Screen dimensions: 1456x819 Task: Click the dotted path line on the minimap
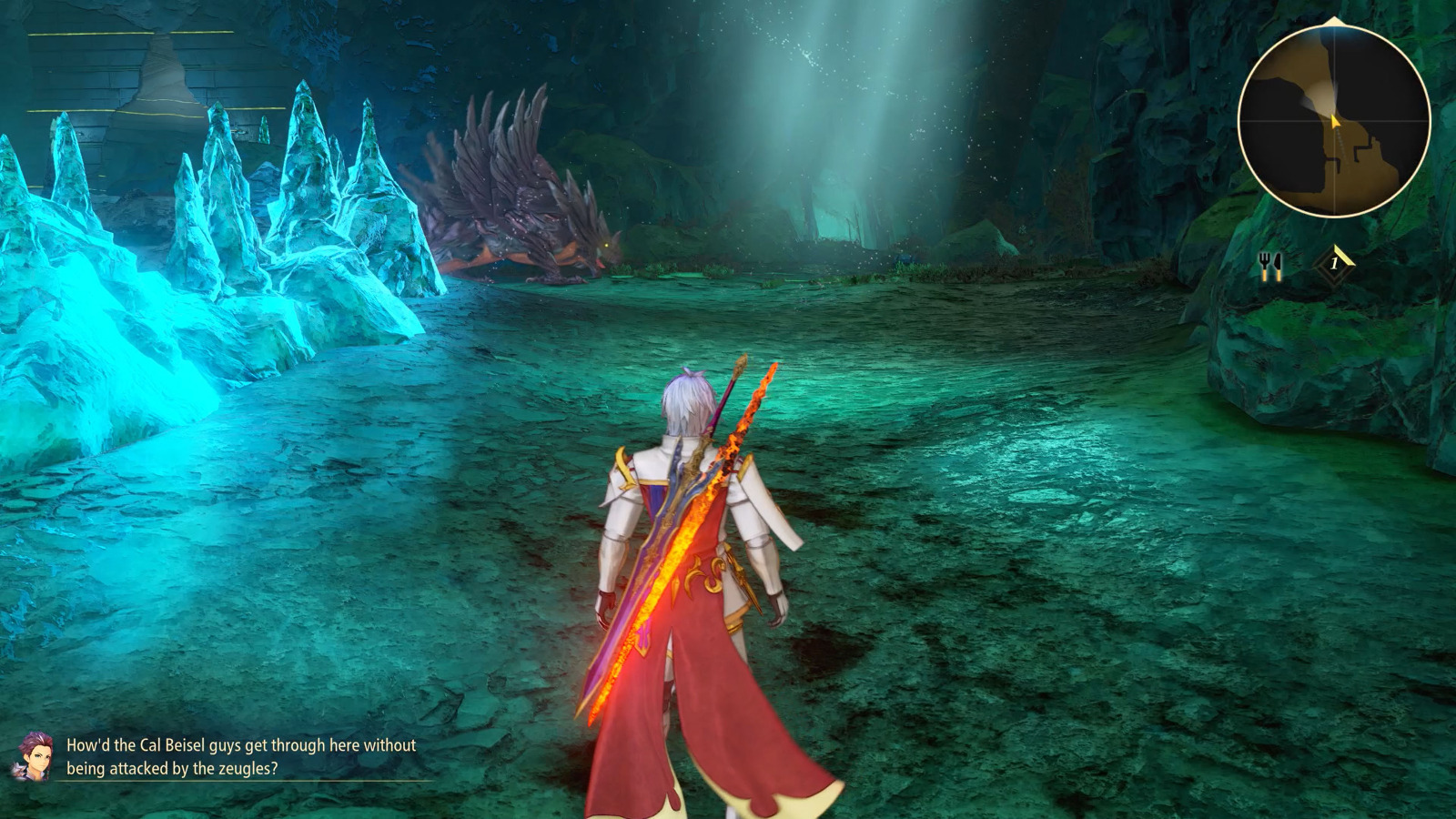(1341, 146)
